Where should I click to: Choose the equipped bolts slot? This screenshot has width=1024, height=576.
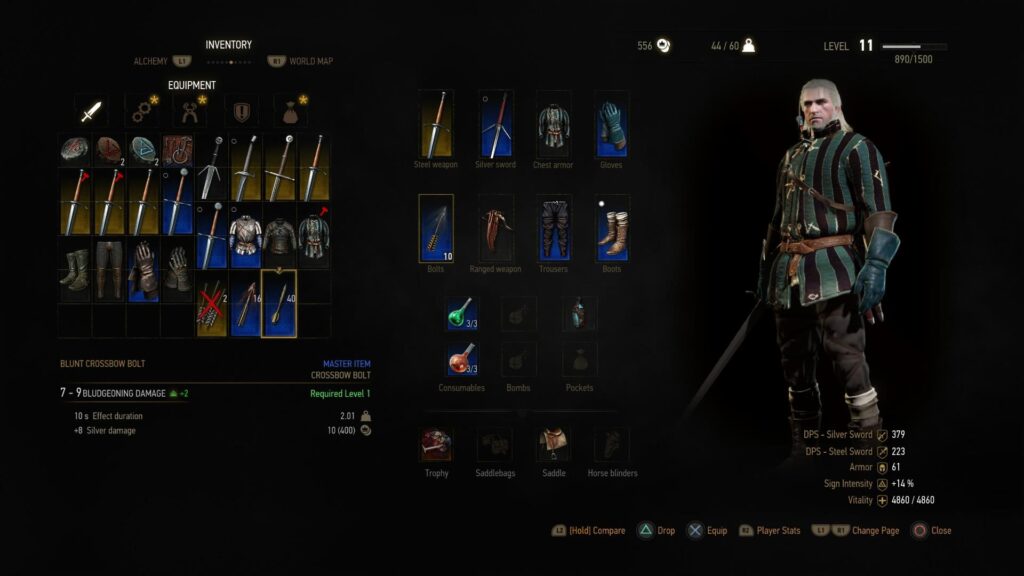point(436,228)
